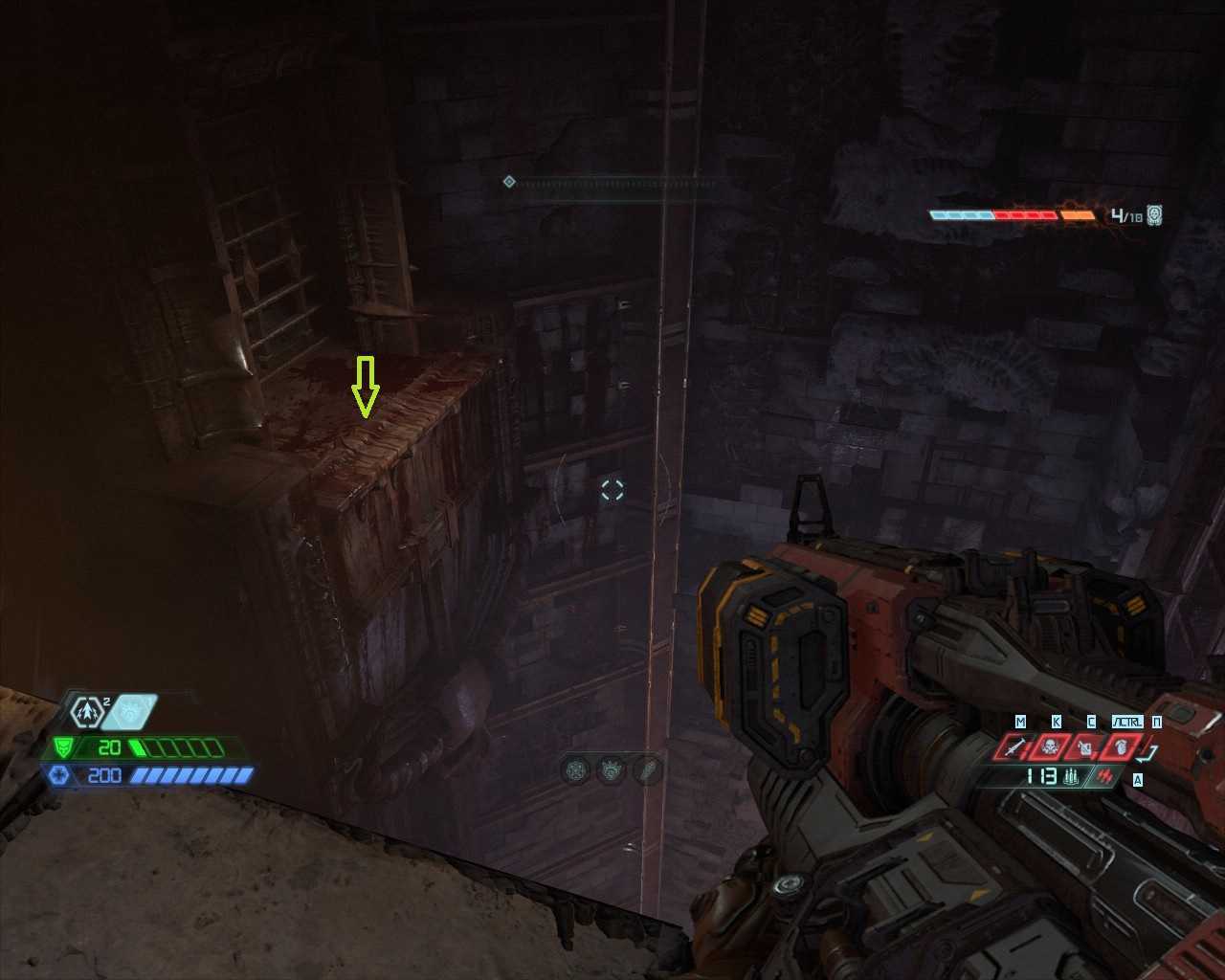Click the dash charges arrow icon
This screenshot has height=980, width=1225.
pyautogui.click(x=87, y=711)
